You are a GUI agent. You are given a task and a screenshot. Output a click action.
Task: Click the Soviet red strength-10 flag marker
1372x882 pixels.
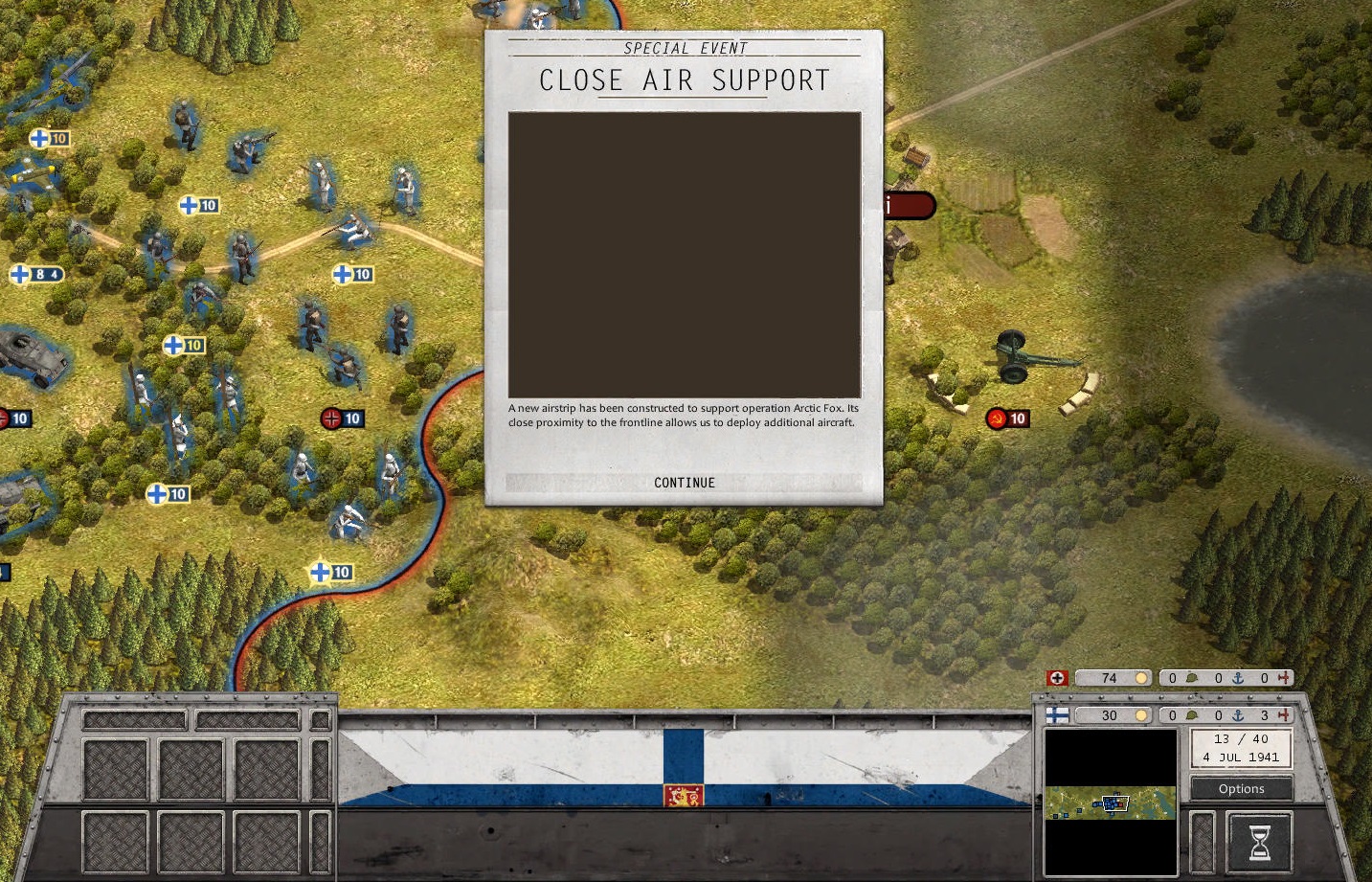coord(1007,418)
